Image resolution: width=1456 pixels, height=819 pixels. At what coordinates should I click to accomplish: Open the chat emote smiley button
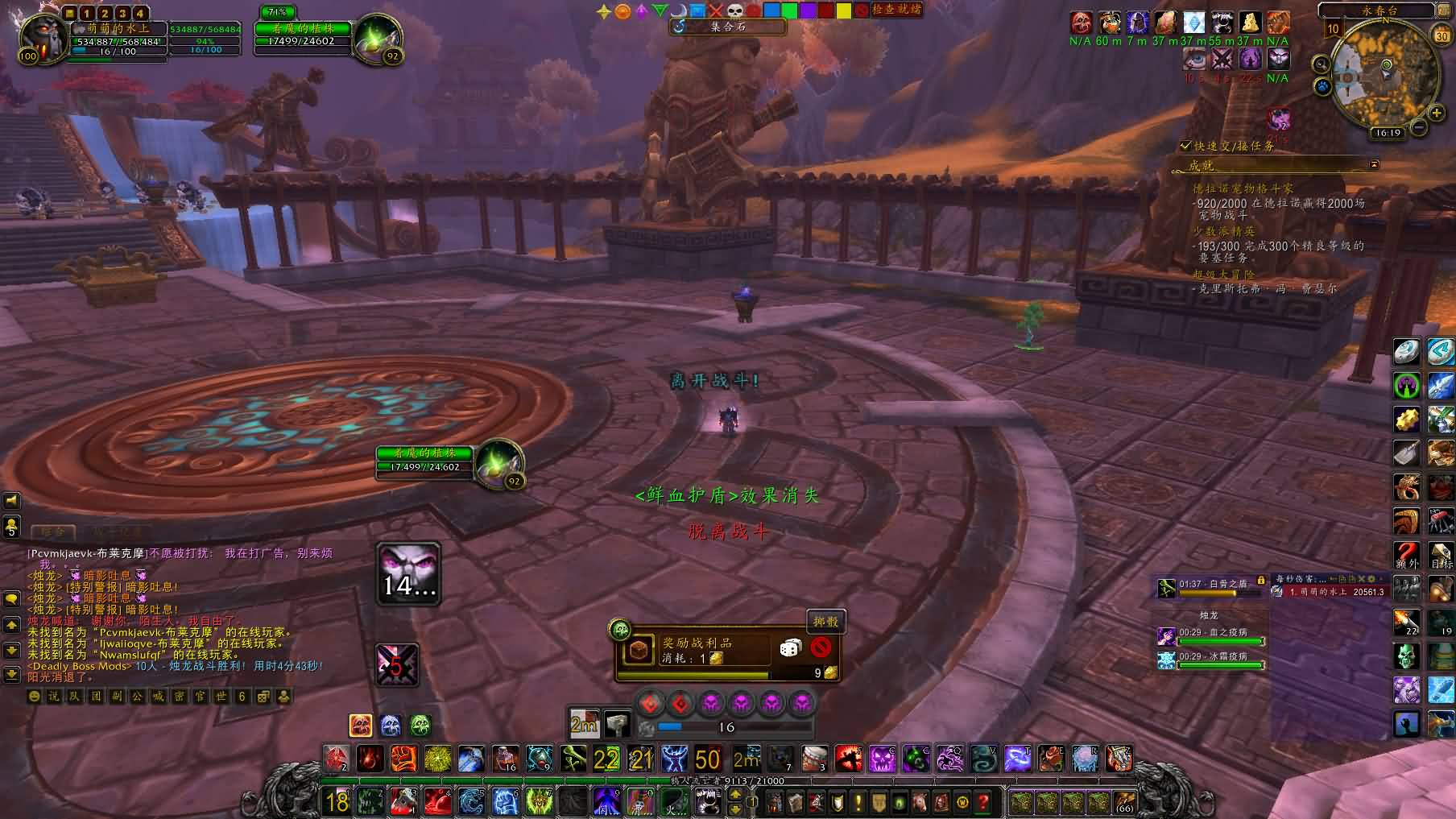34,697
